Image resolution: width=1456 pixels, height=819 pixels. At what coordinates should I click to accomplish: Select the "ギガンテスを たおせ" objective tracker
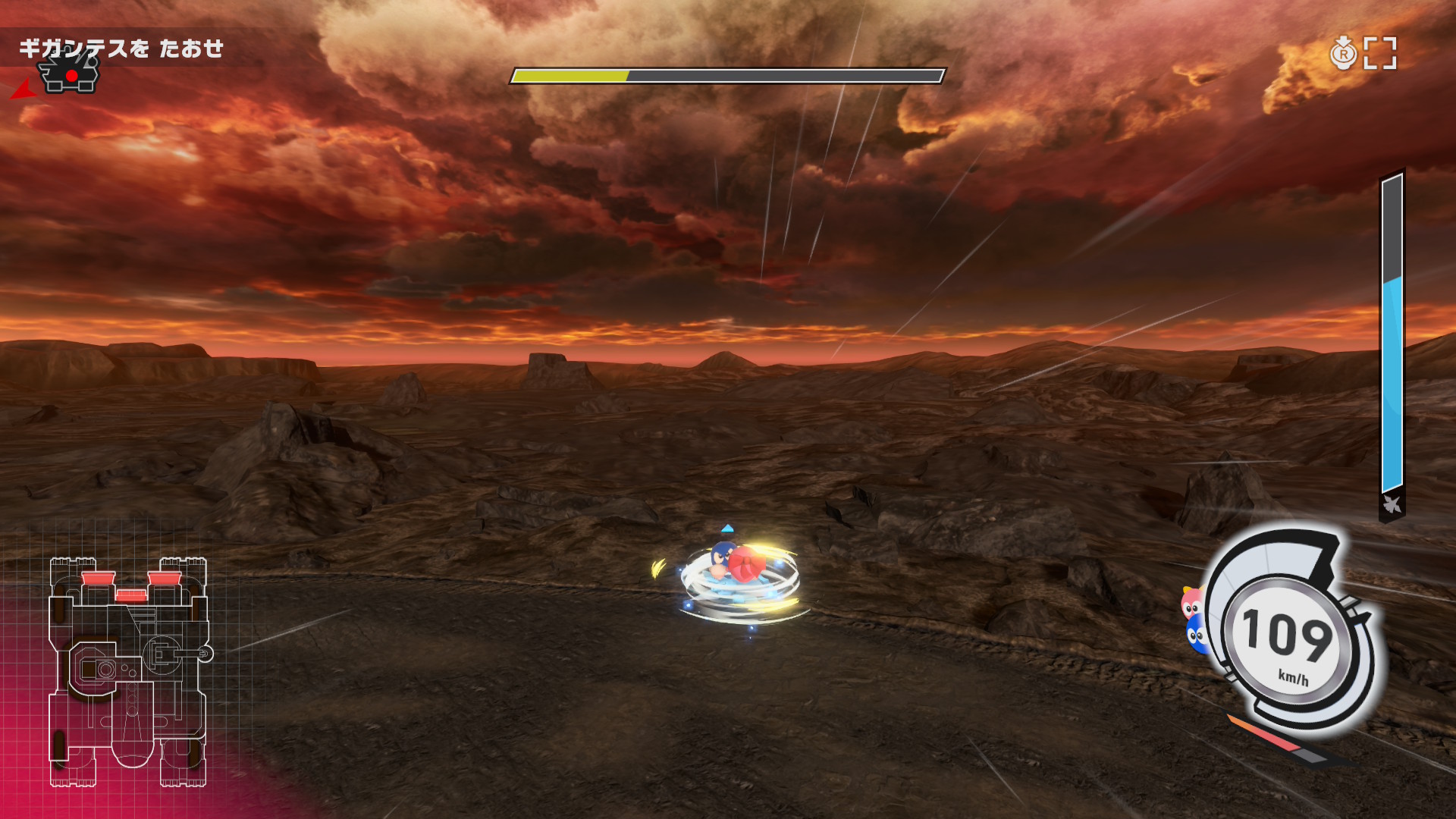click(121, 49)
